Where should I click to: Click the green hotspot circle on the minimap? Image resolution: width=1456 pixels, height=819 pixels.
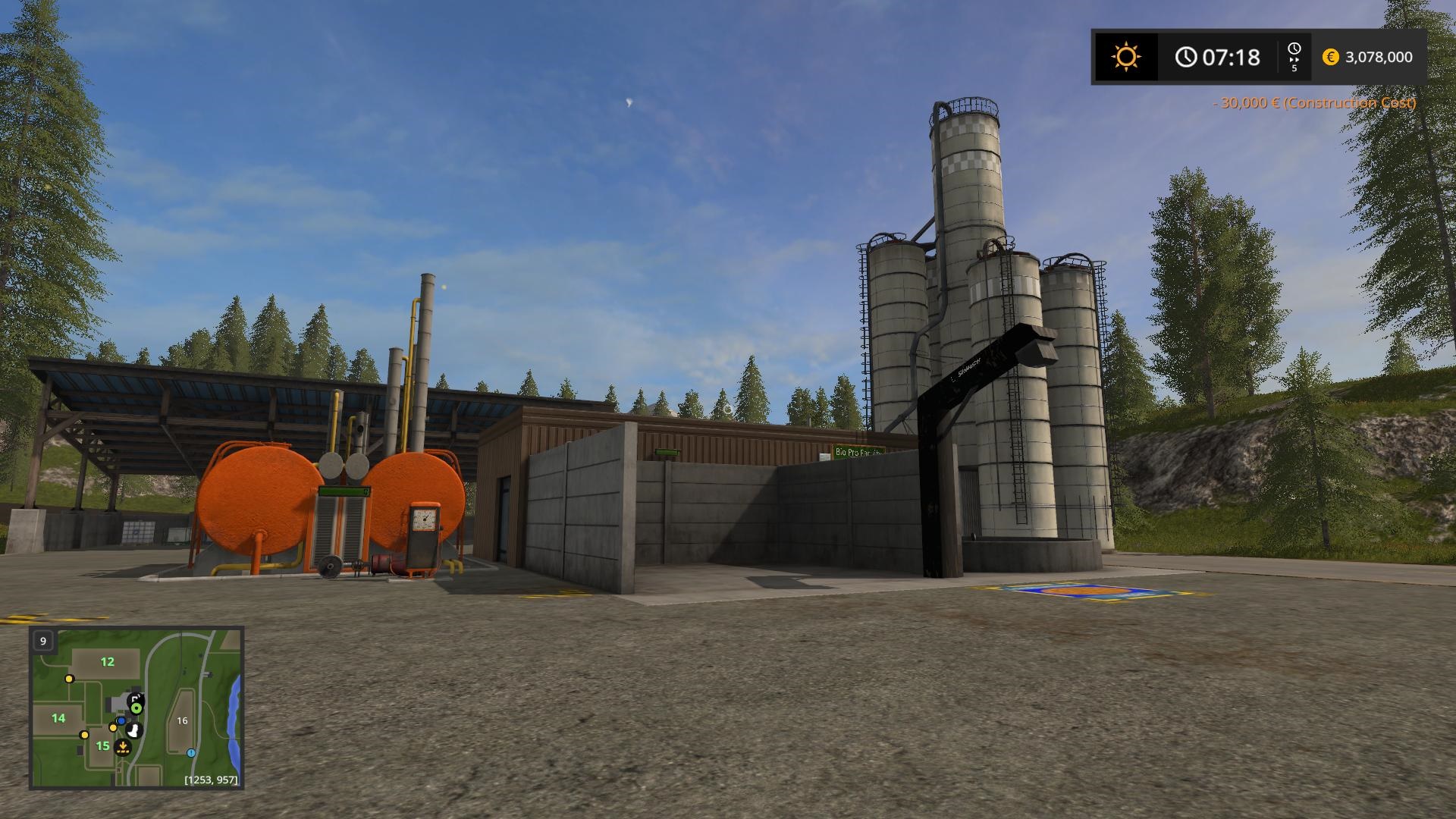[136, 708]
